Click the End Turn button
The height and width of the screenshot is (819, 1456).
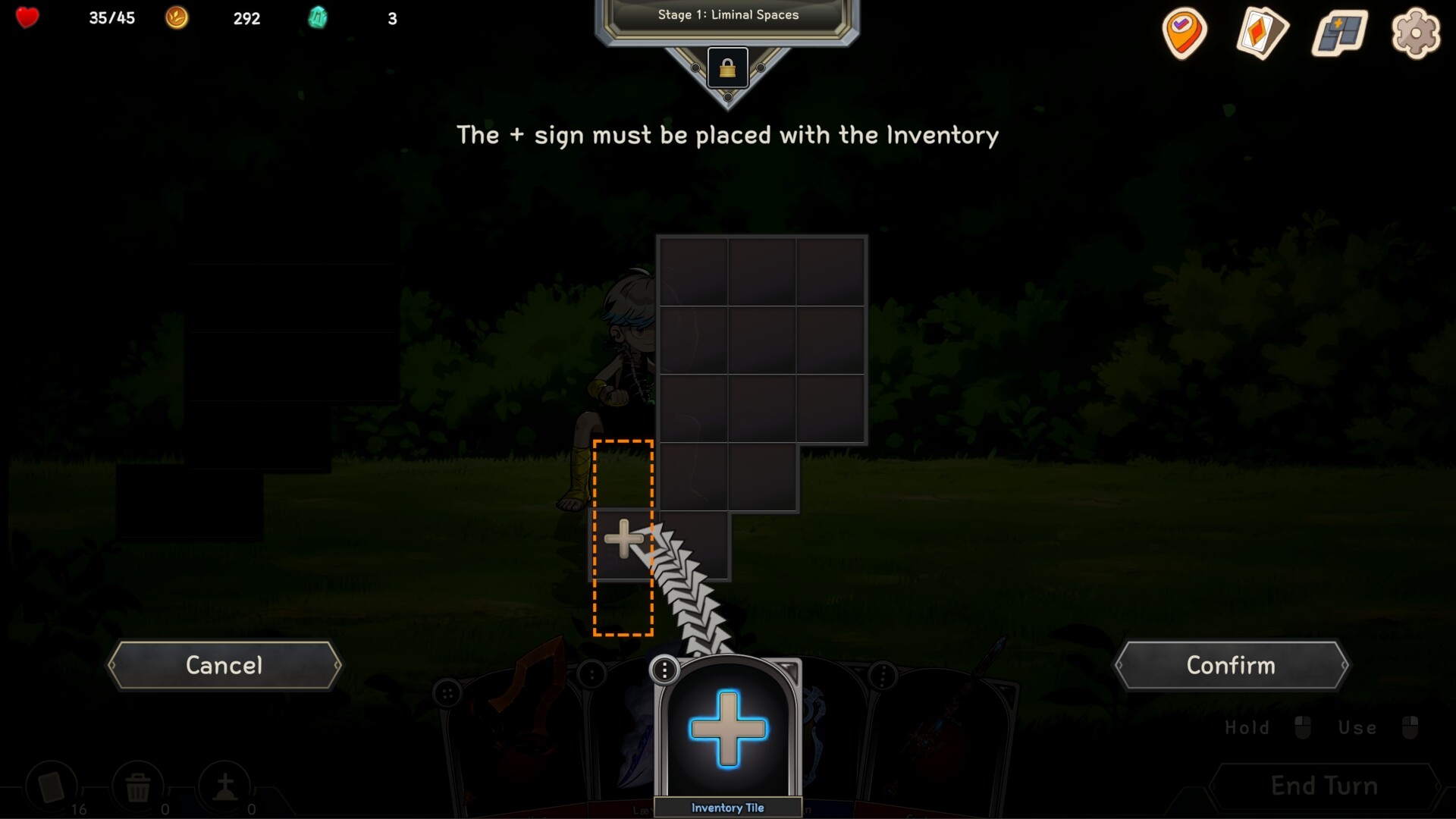coord(1323,786)
